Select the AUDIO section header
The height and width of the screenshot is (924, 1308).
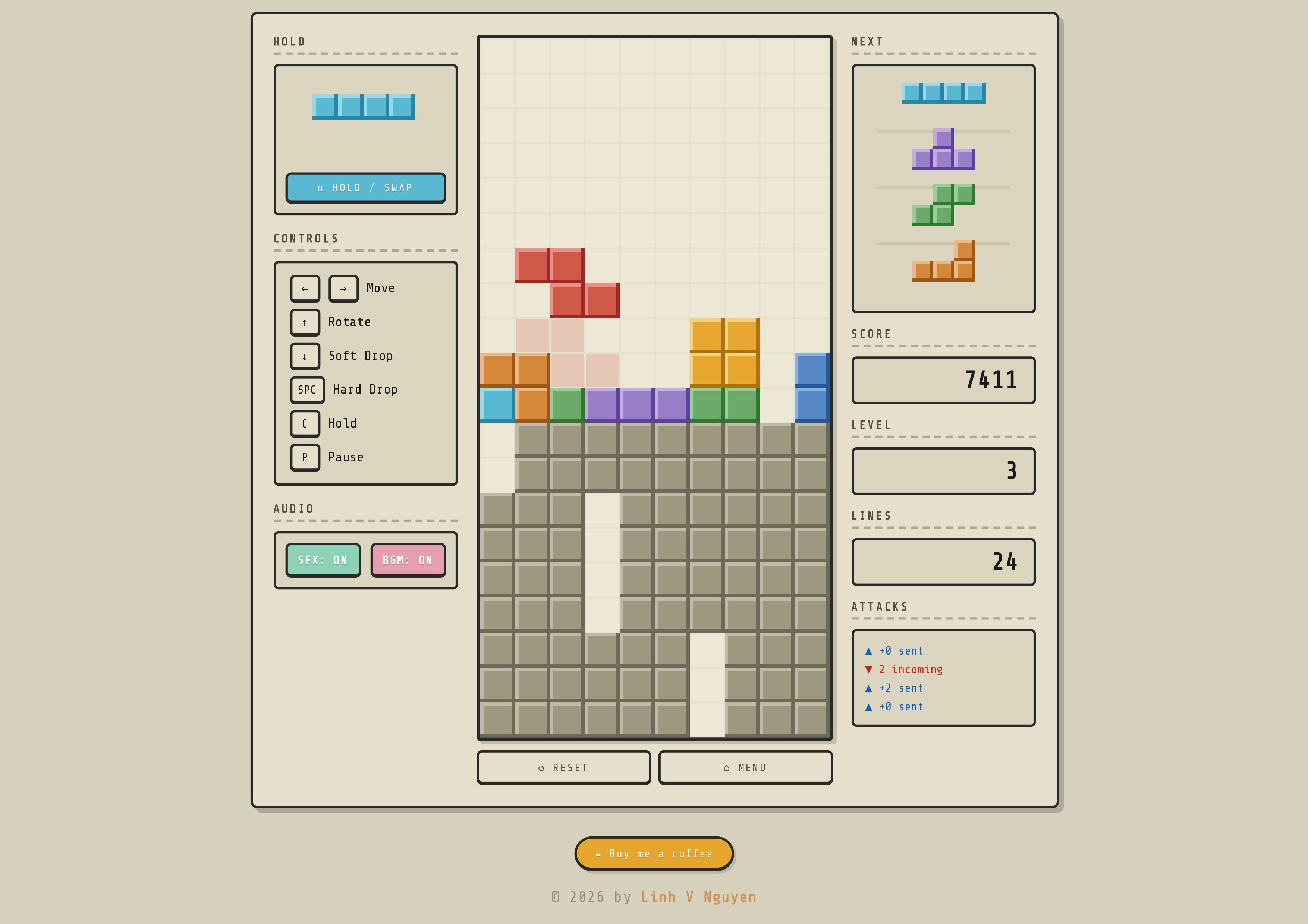[293, 508]
